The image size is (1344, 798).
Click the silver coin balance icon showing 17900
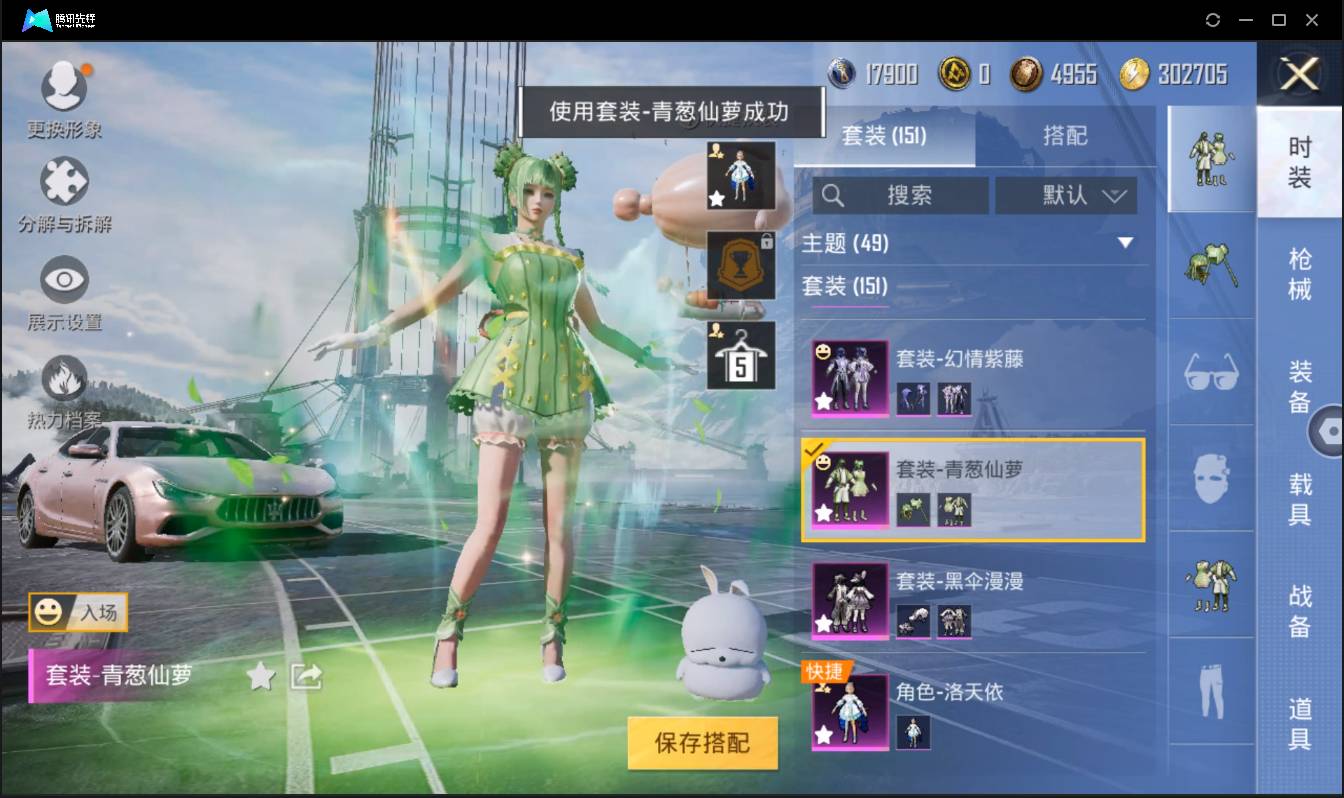pyautogui.click(x=840, y=71)
